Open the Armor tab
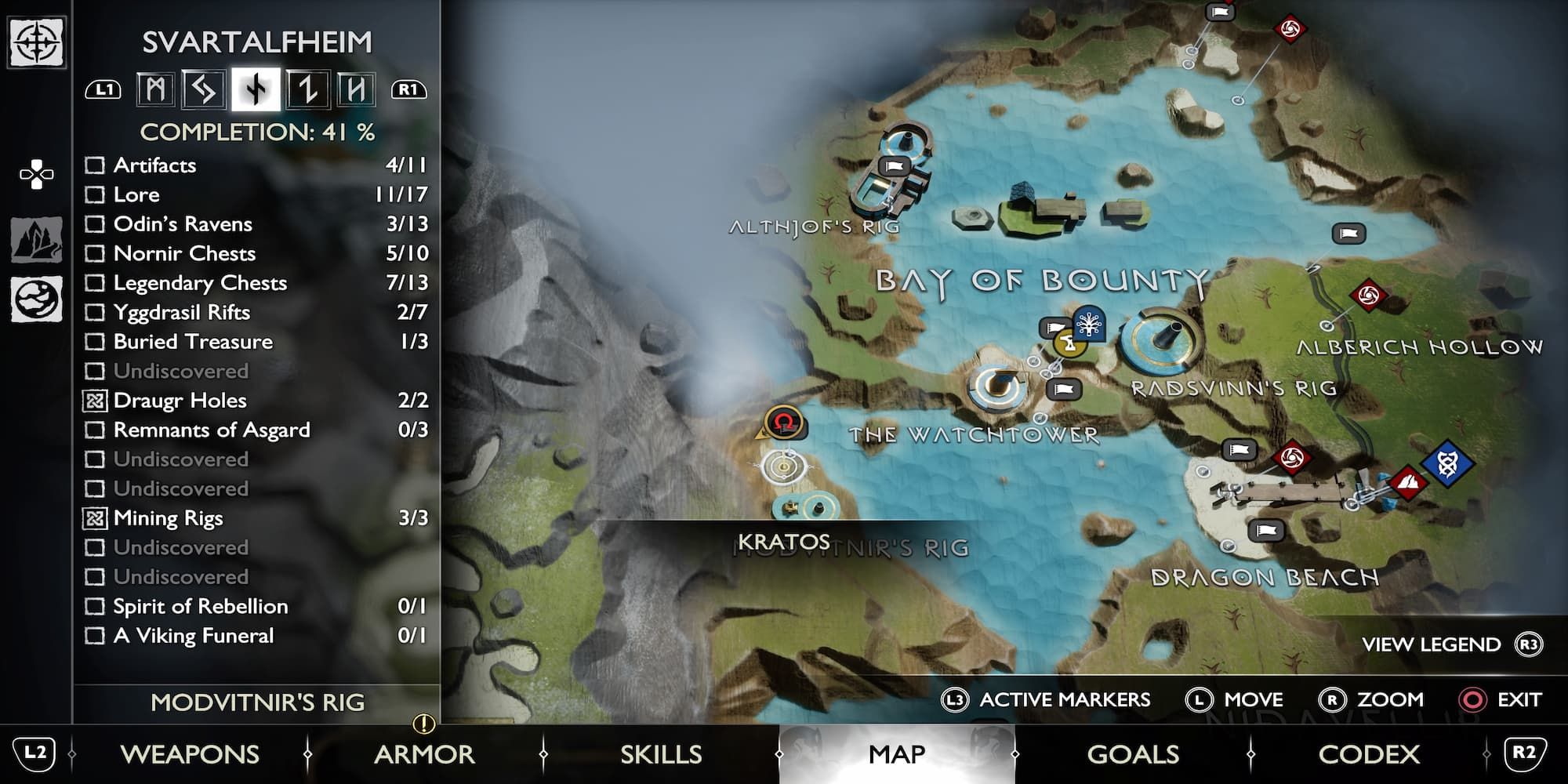 424,754
